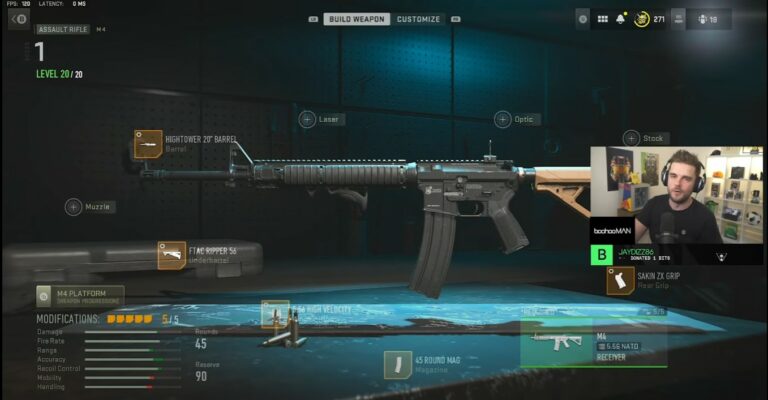Select the Sakin ZX Grip rear grip
The image size is (768, 400).
coord(620,281)
